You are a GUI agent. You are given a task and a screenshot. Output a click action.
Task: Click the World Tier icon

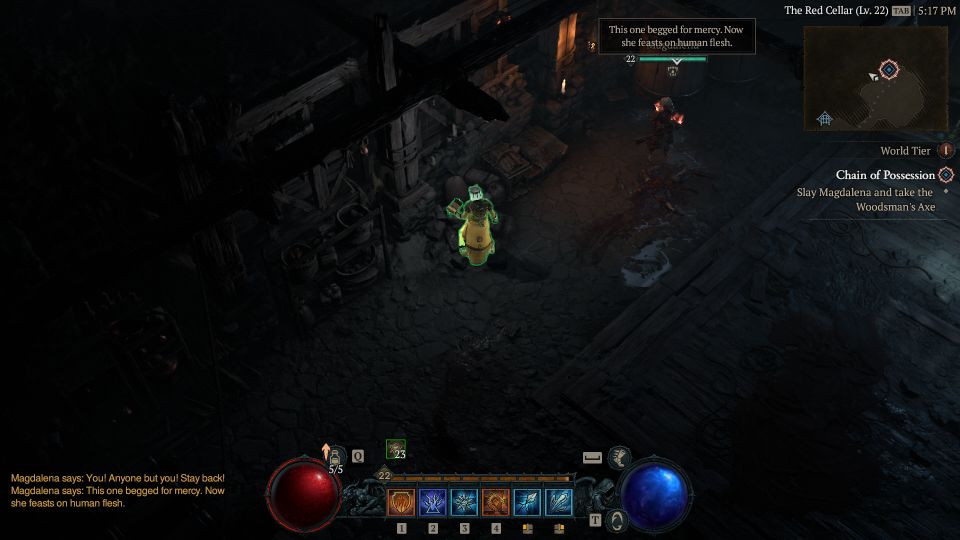tap(946, 151)
